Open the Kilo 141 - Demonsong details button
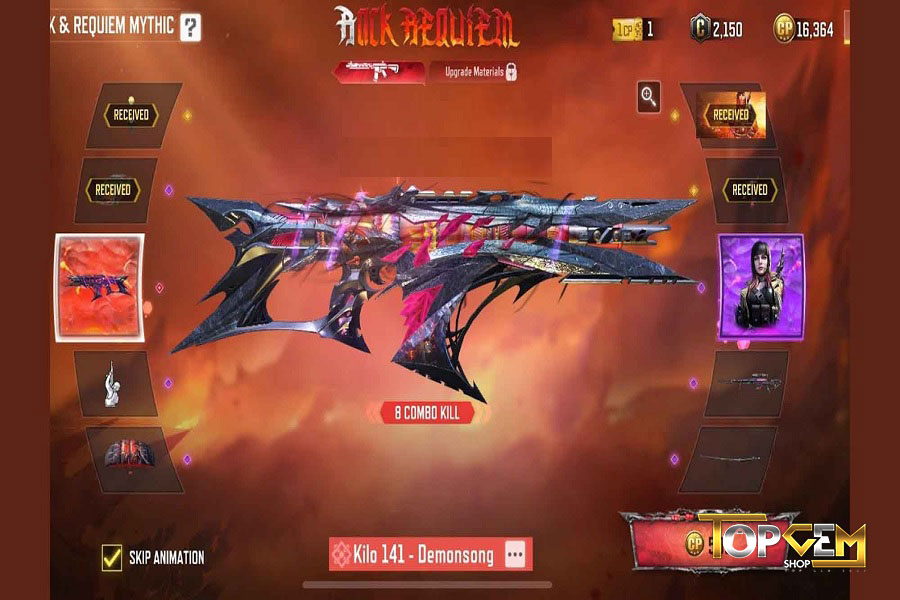This screenshot has height=600, width=900. tap(515, 554)
